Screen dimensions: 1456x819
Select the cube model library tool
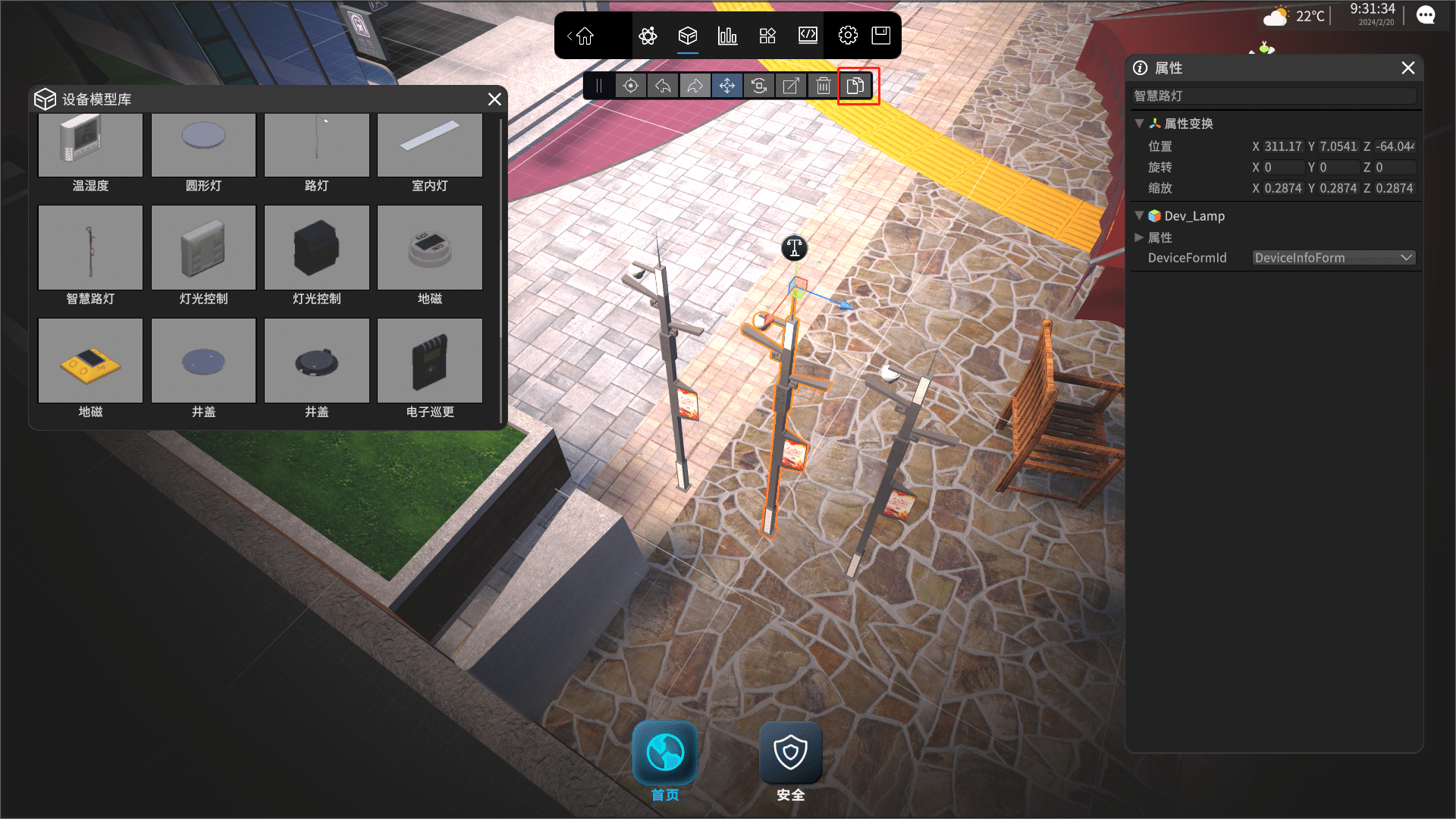pyautogui.click(x=687, y=36)
